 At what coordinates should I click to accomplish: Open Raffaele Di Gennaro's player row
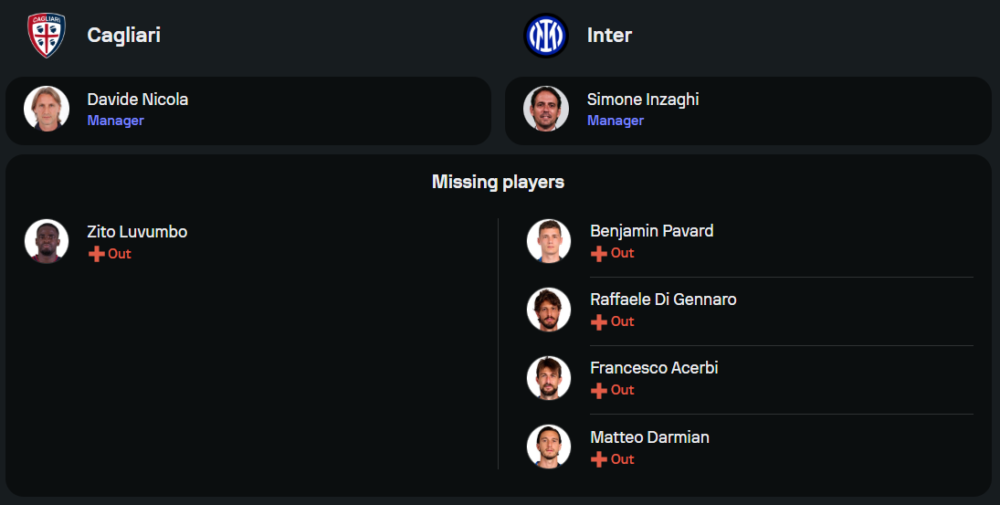(663, 300)
